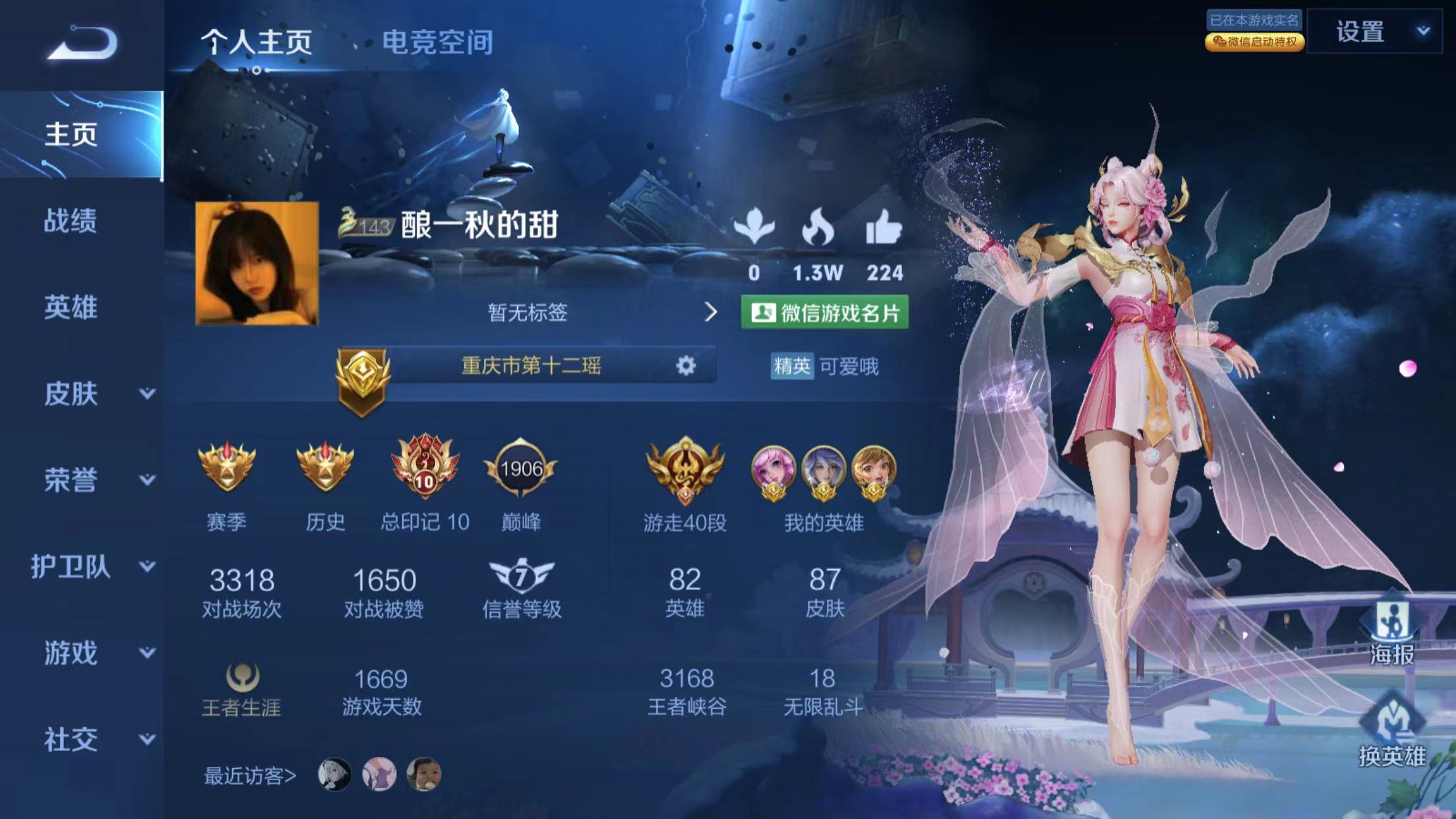This screenshot has width=1456, height=819.
Task: Show the 最近访客 list
Action: point(250,775)
